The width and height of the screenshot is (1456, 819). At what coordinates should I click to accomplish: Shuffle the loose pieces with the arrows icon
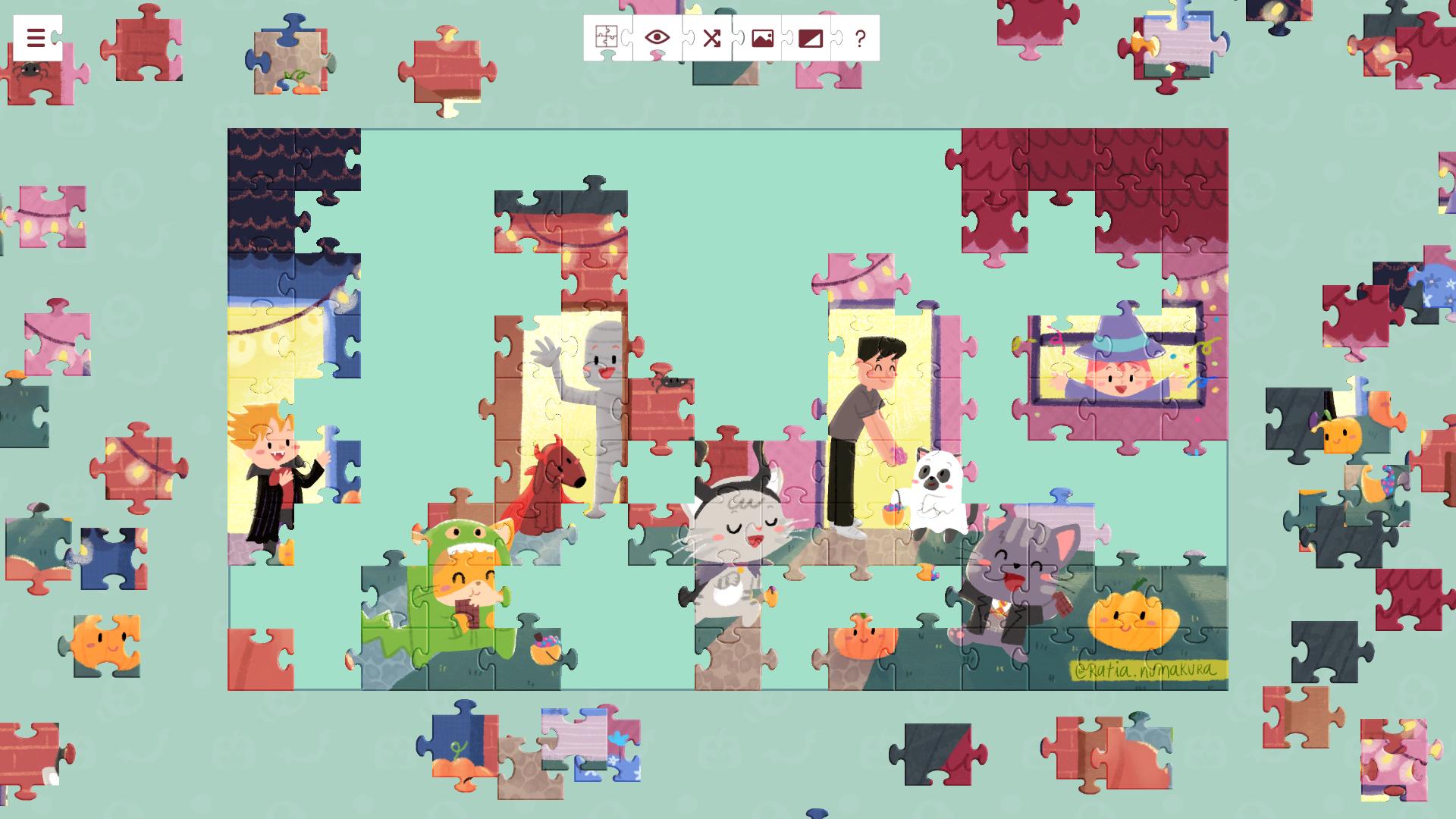pyautogui.click(x=711, y=38)
